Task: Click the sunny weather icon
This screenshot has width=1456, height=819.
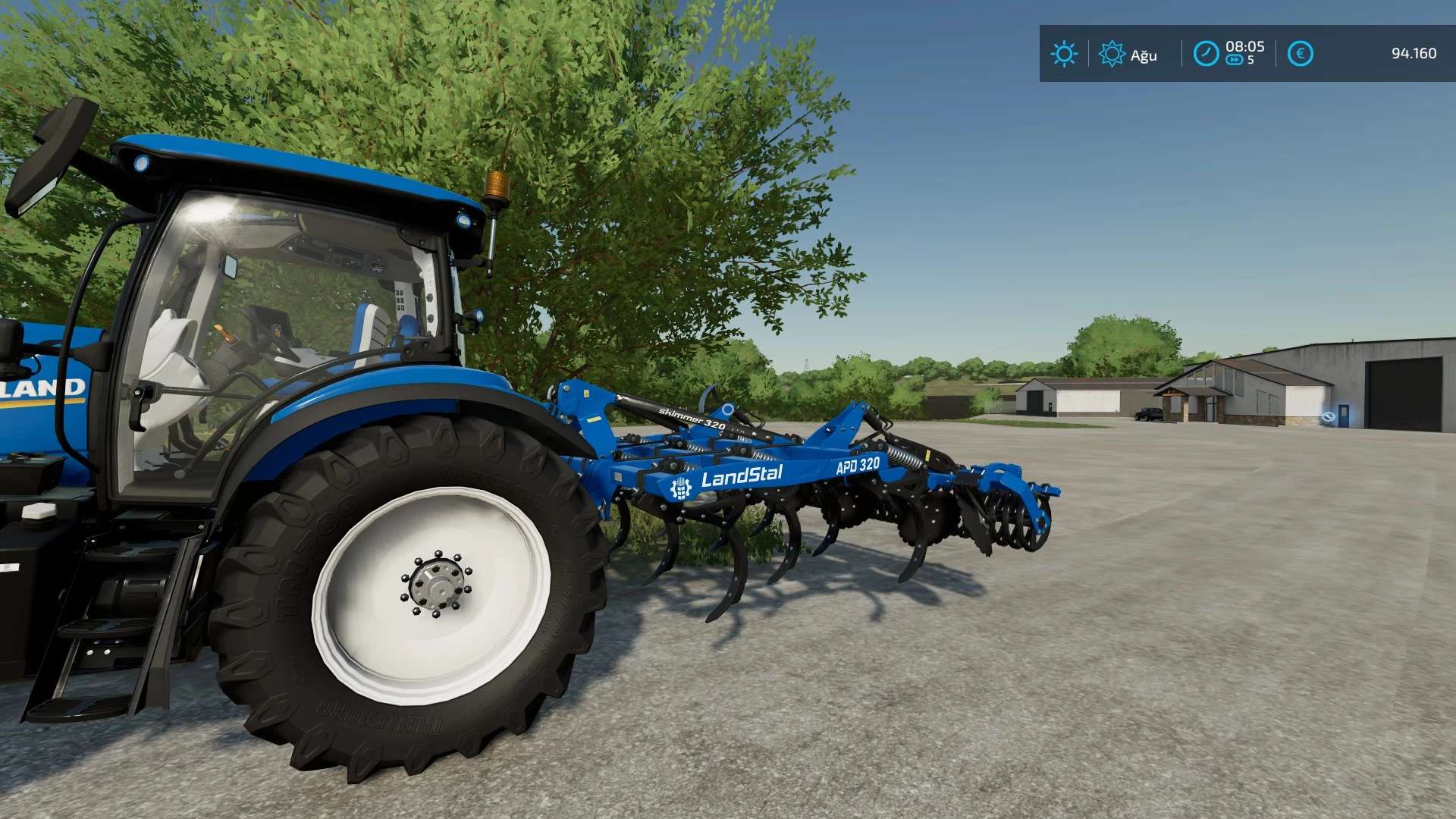Action: (1064, 54)
